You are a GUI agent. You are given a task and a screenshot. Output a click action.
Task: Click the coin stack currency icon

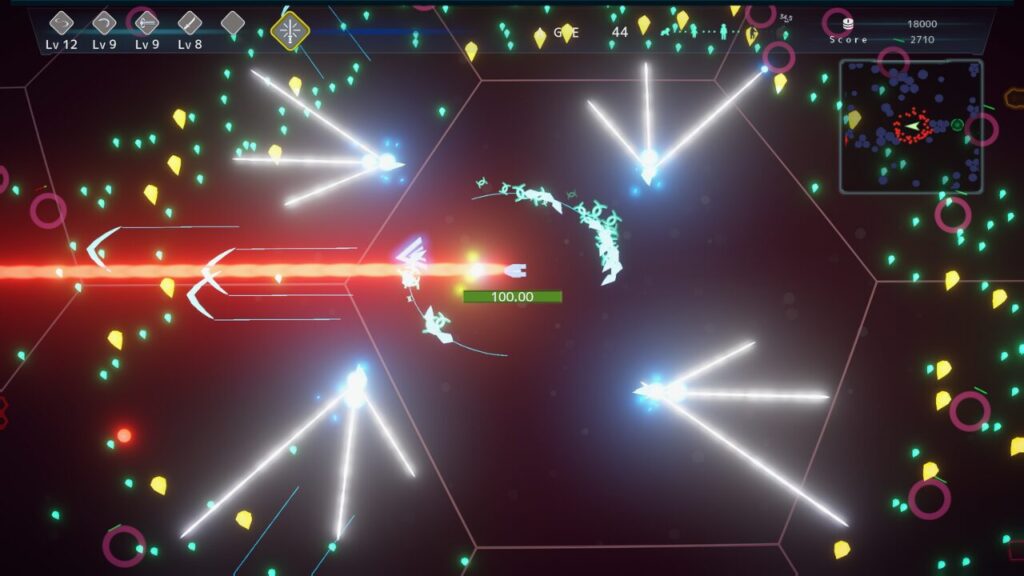pyautogui.click(x=848, y=24)
